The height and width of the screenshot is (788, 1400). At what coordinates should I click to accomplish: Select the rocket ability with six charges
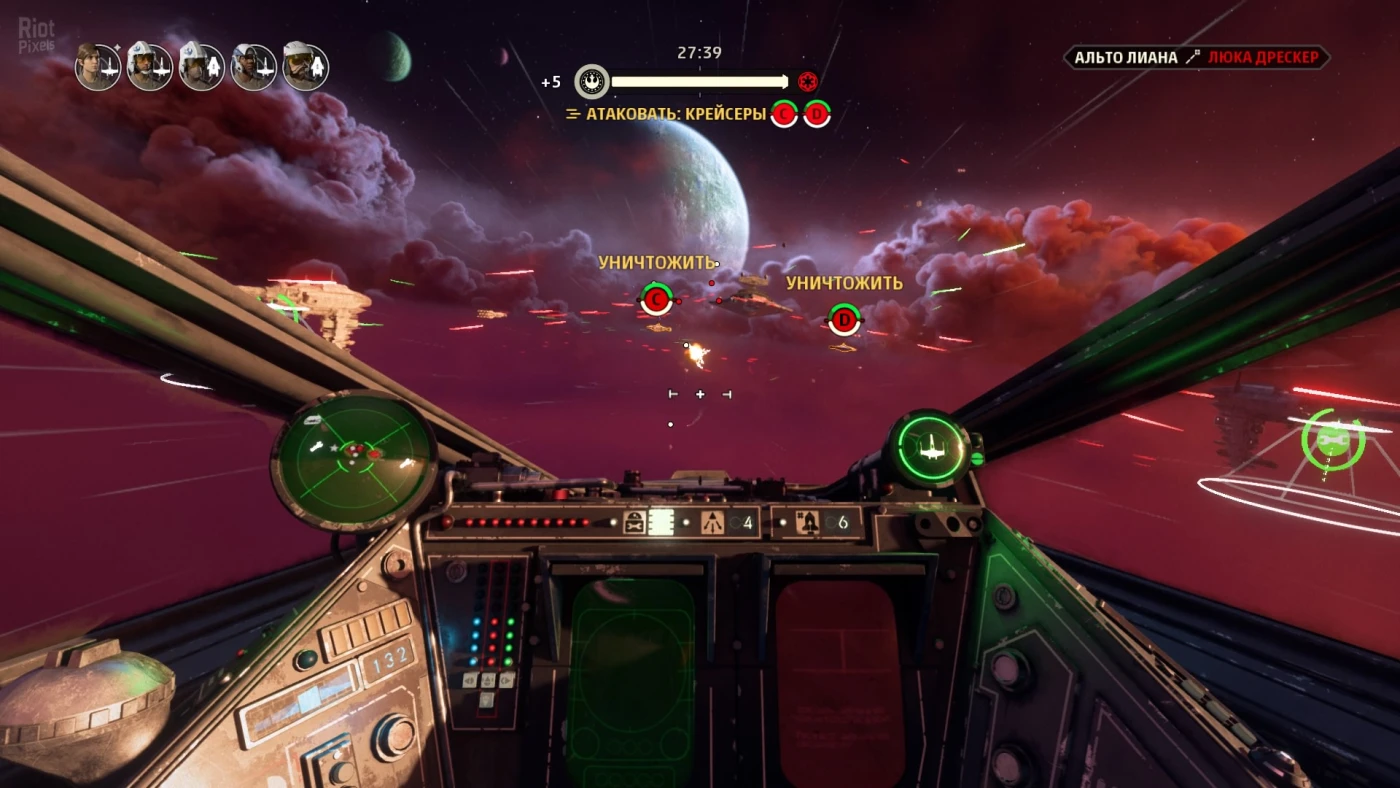point(809,522)
